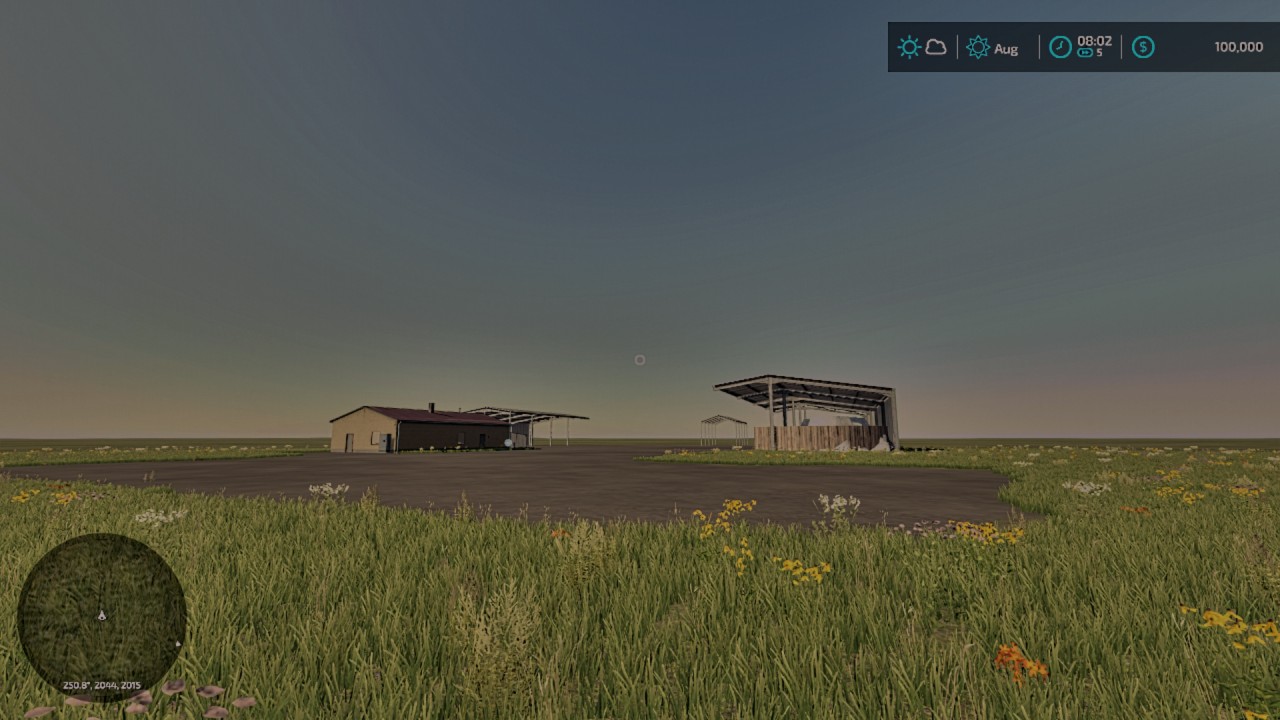Select the time speed value 5
1280x720 pixels.
point(1100,51)
